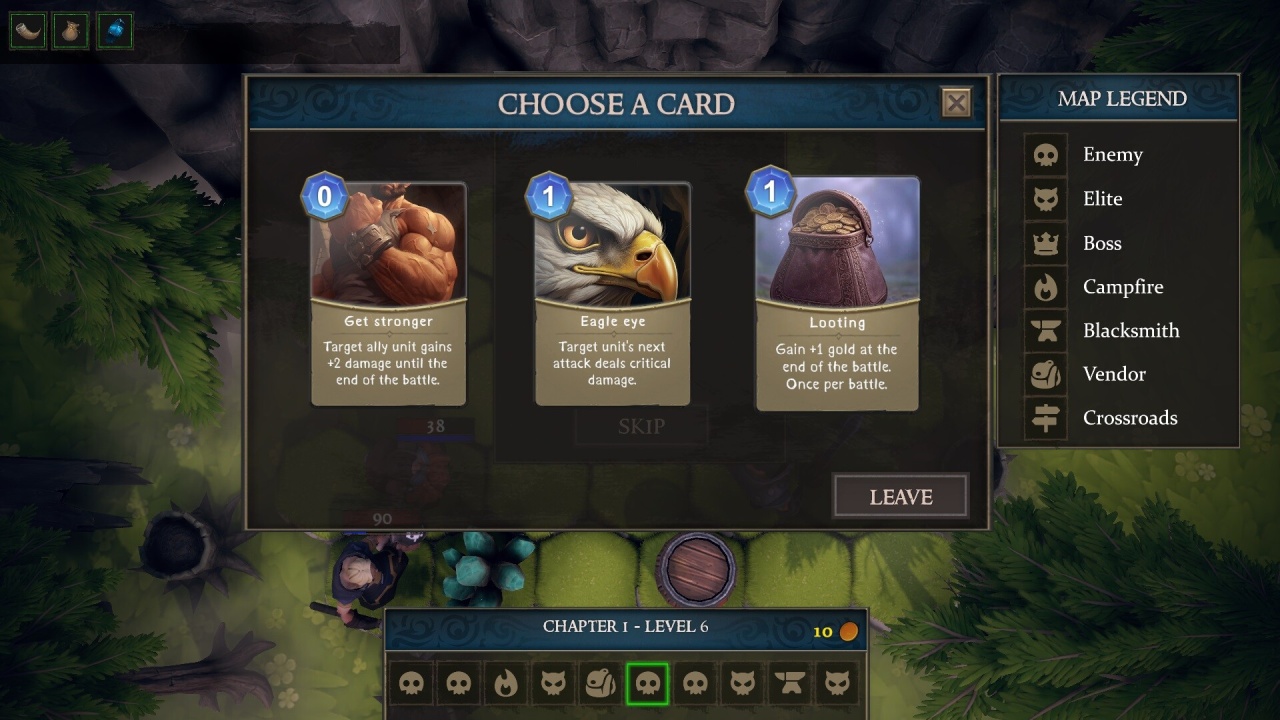
Task: Pick the Looting card
Action: (x=837, y=293)
